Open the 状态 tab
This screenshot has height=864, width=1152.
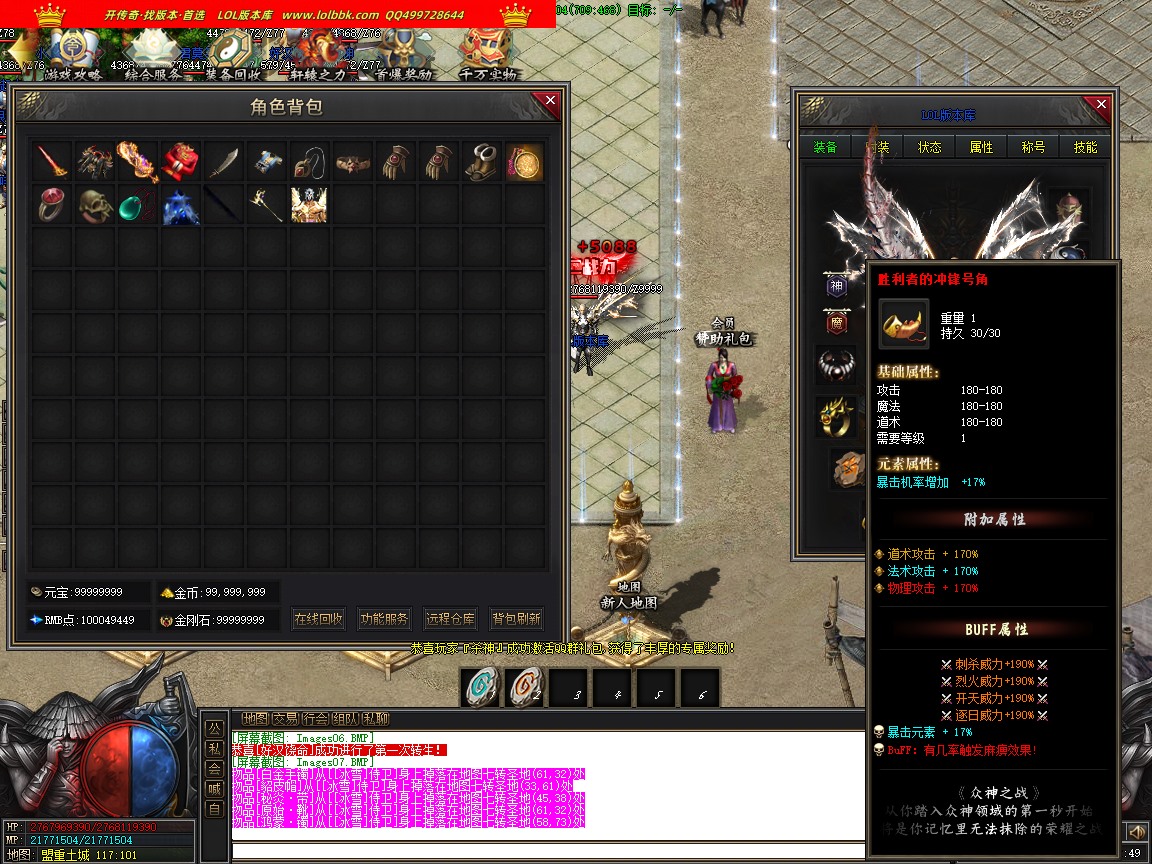tap(930, 147)
